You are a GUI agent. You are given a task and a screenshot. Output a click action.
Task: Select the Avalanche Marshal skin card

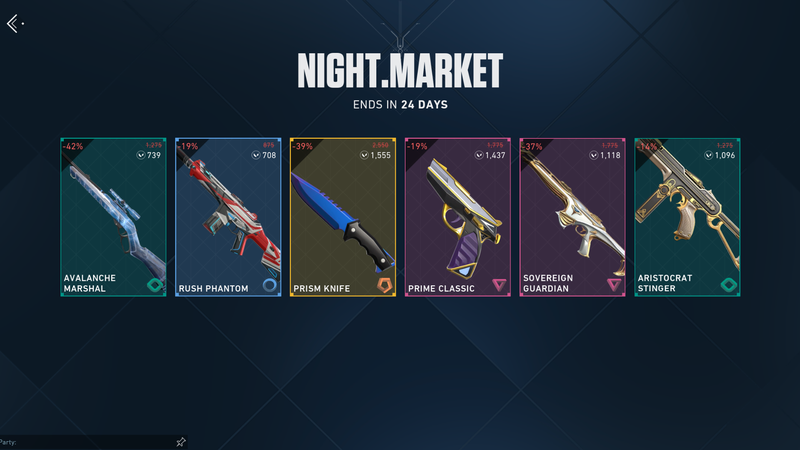(x=113, y=217)
